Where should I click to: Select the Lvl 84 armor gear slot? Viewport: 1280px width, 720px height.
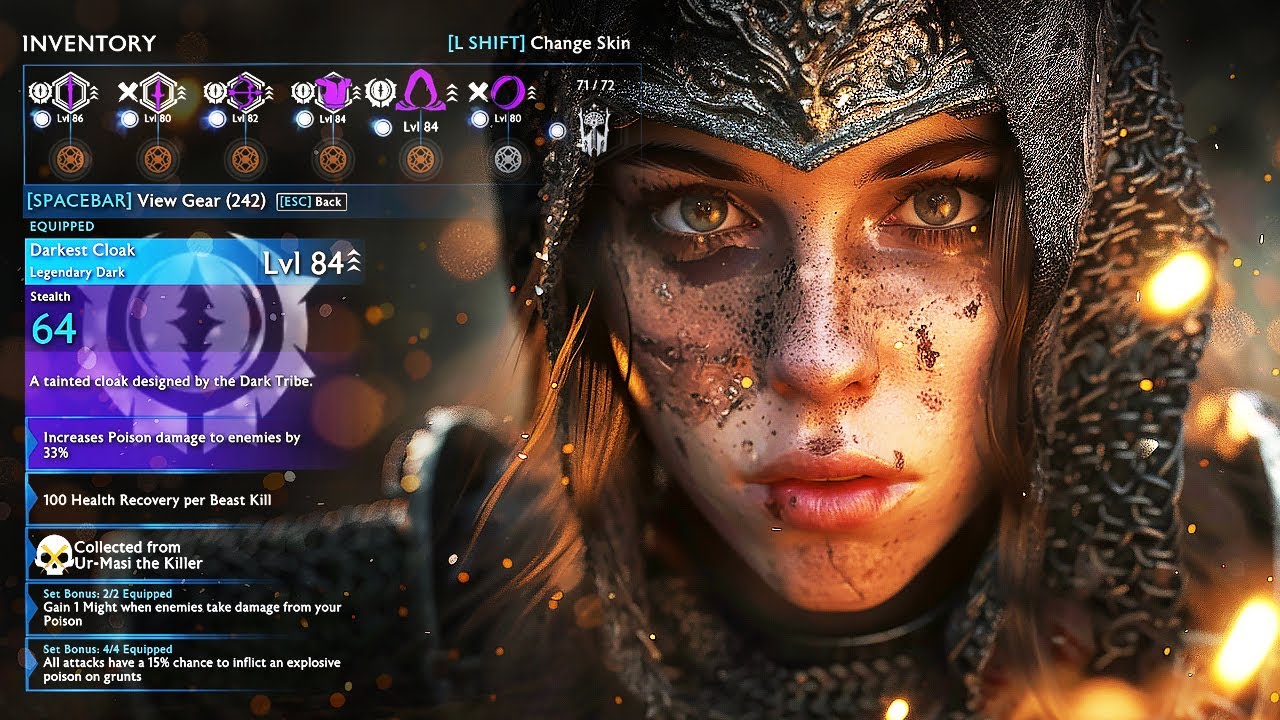tap(332, 93)
